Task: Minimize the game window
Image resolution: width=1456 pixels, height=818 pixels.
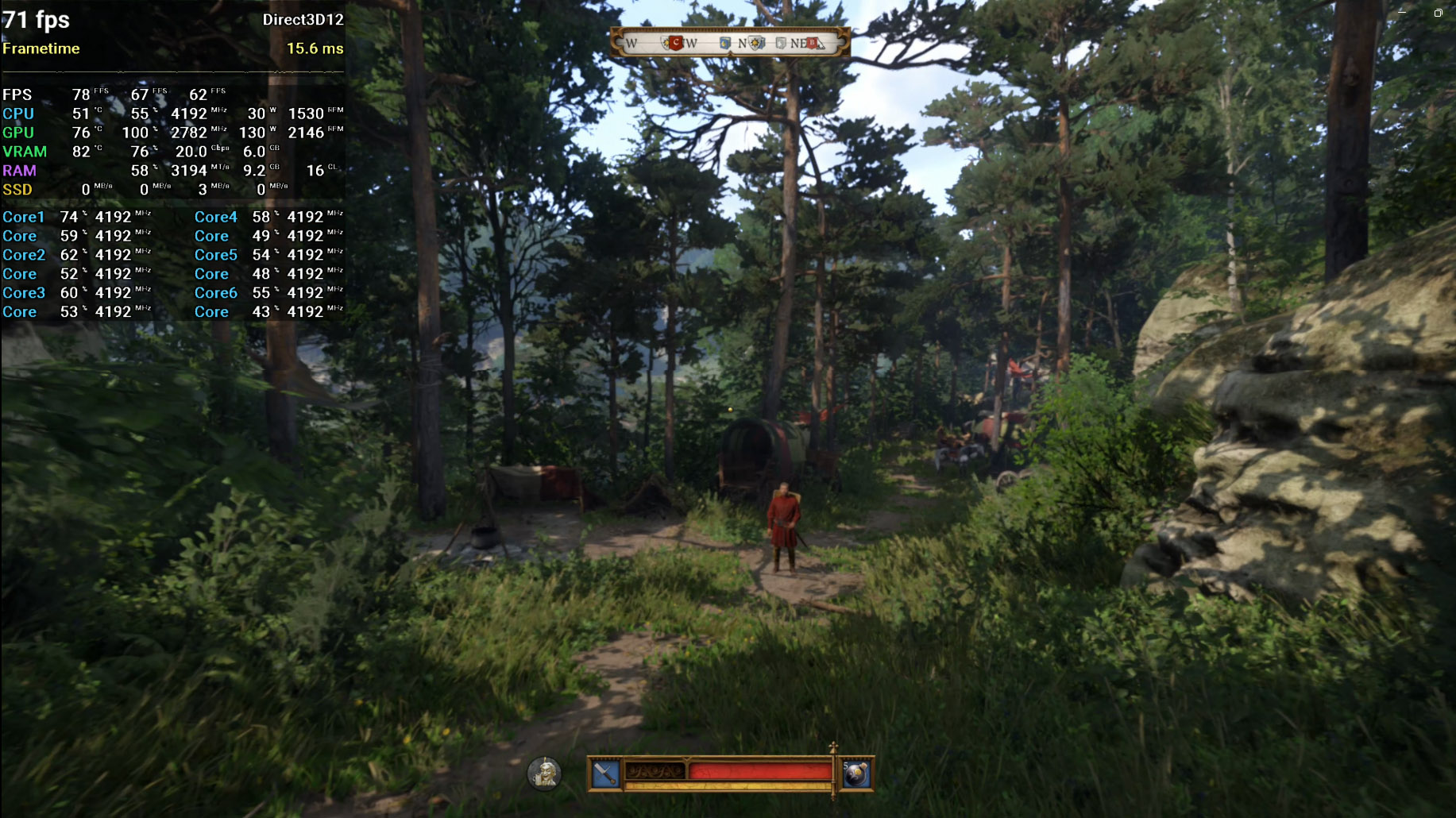Action: [x=1402, y=13]
